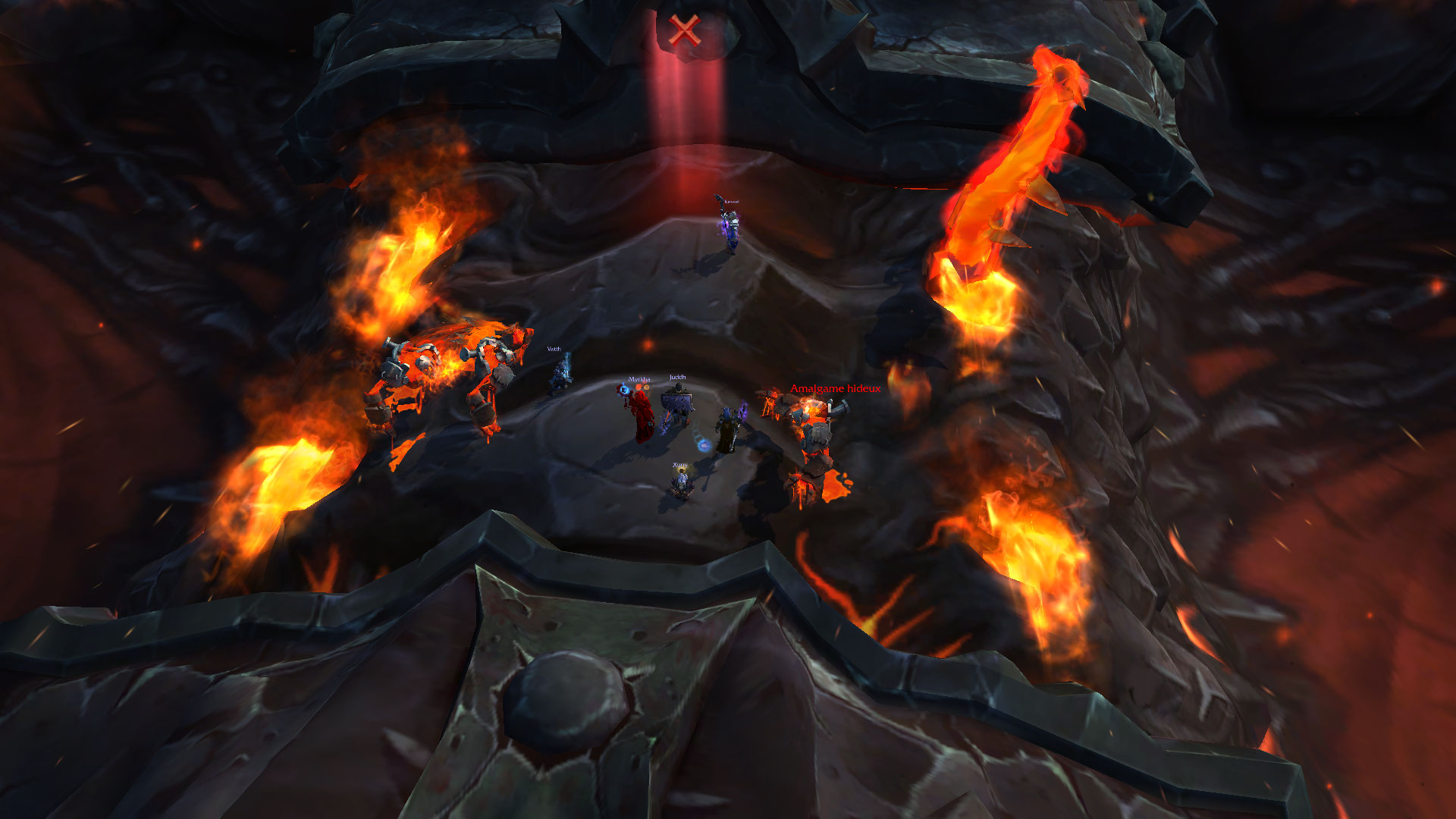The height and width of the screenshot is (819, 1456).
Task: Select the Juckh player name label
Action: 677,377
